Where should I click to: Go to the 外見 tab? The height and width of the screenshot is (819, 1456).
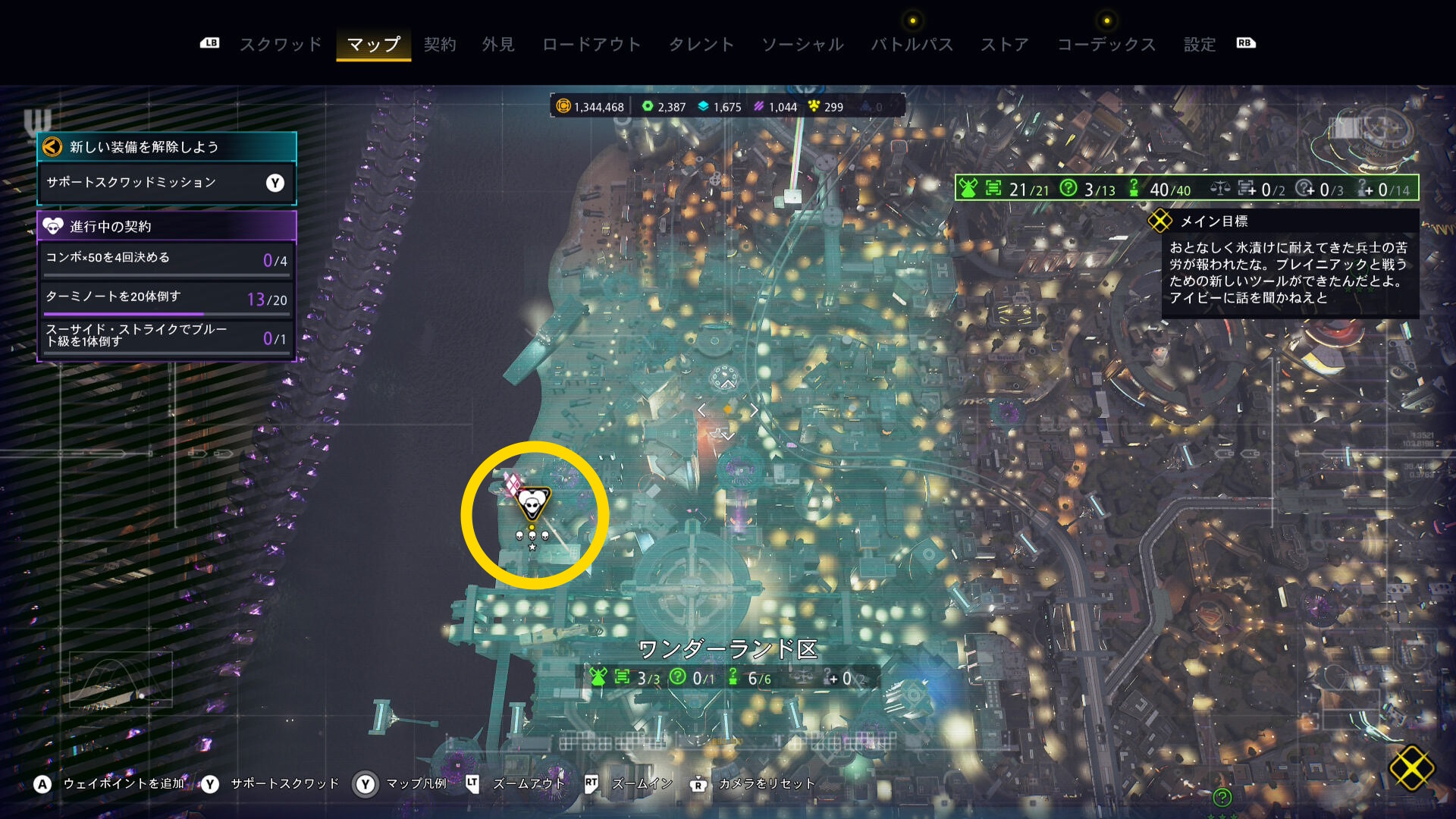click(498, 45)
